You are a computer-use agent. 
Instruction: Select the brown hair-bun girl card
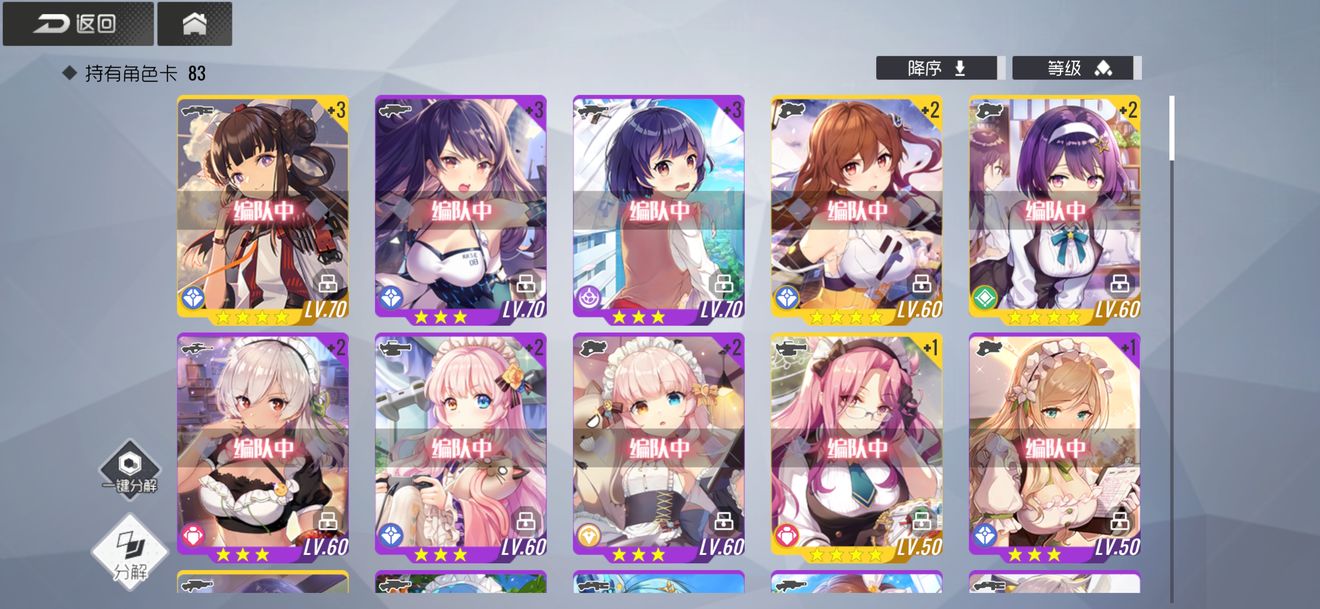click(x=262, y=207)
